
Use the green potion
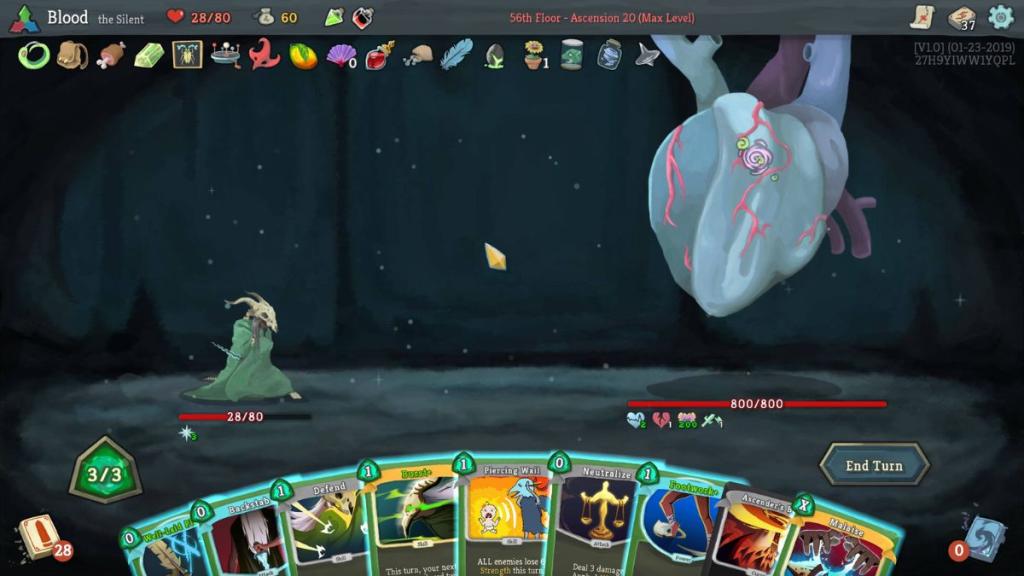334,17
